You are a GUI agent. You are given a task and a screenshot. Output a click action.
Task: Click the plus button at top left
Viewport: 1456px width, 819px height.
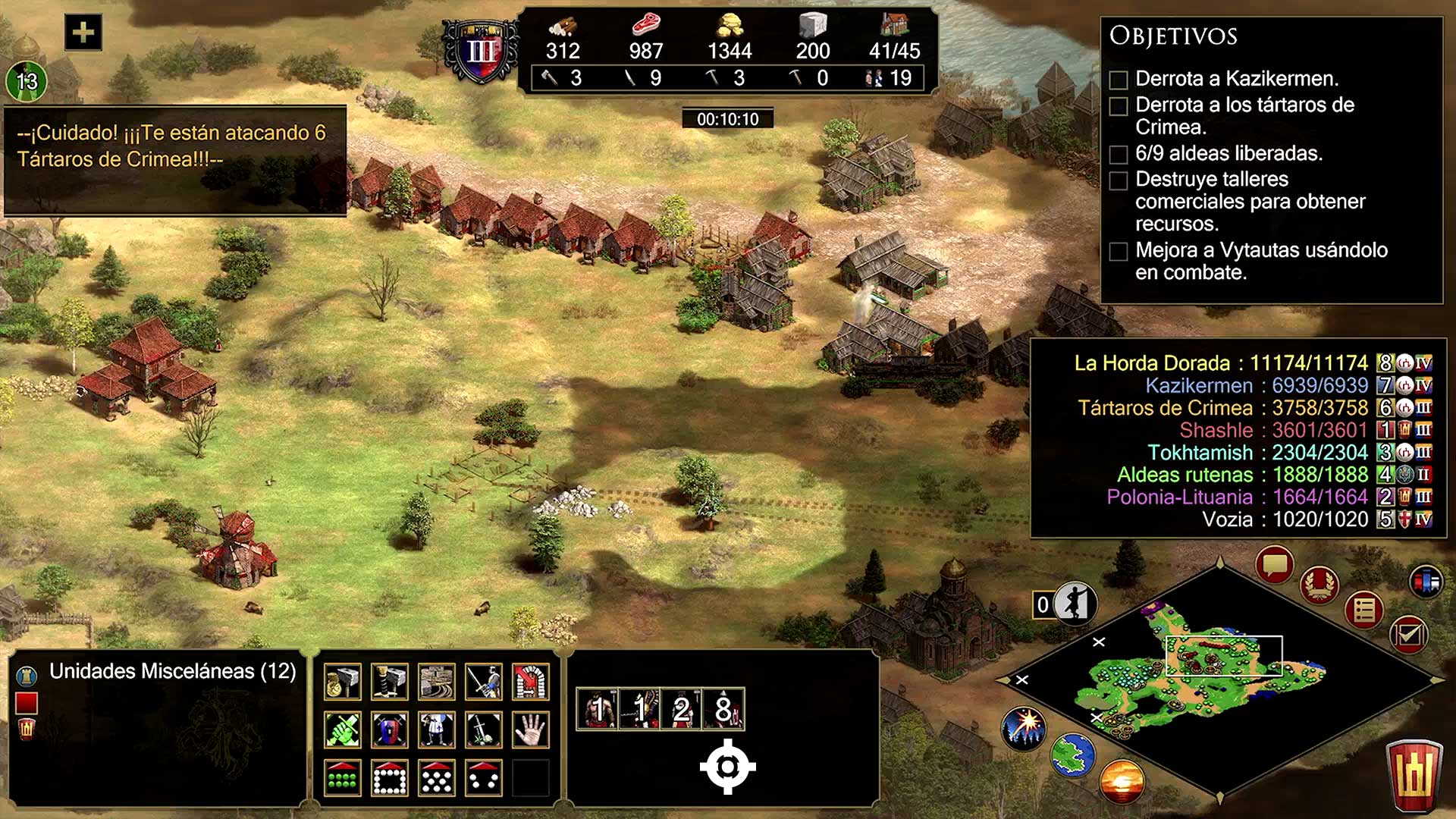click(83, 33)
